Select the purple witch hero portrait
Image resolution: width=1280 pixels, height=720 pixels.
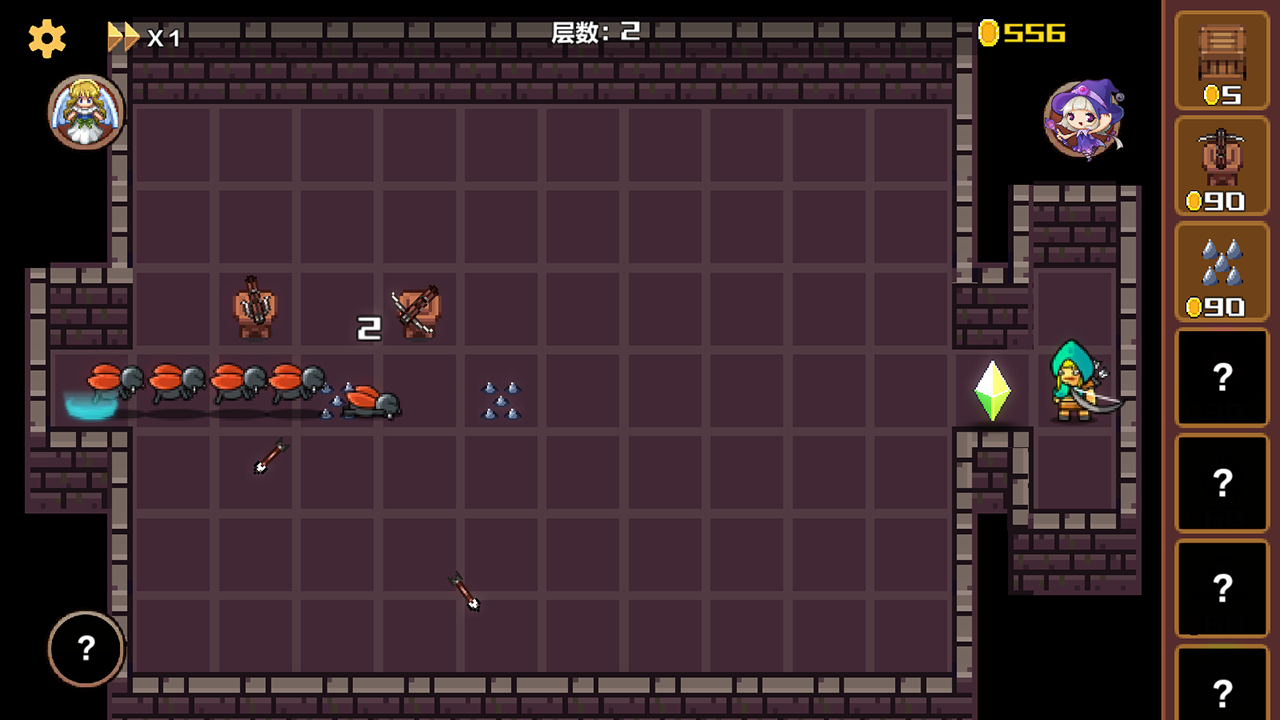1083,120
